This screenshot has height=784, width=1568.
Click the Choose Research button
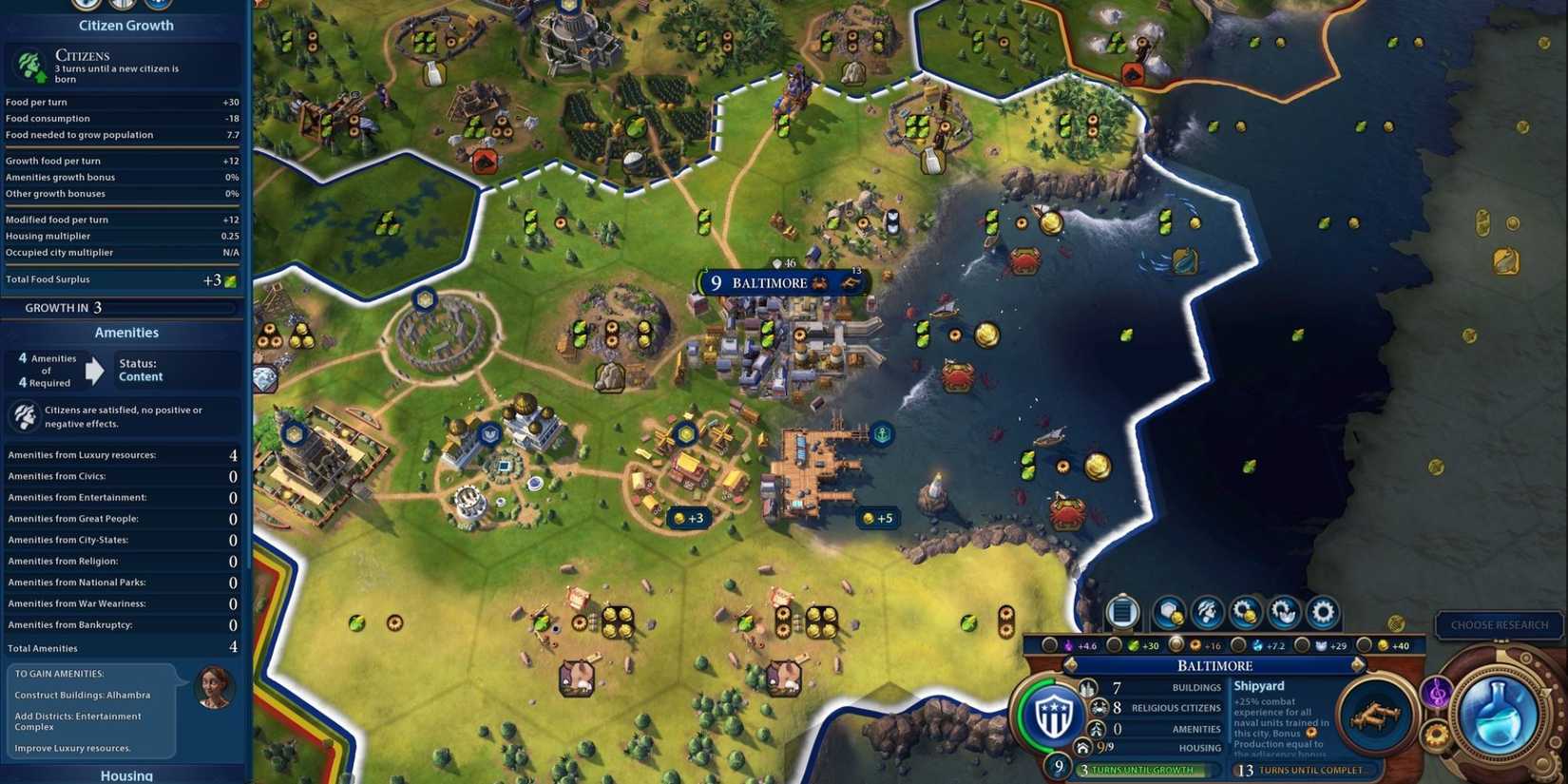tap(1500, 625)
